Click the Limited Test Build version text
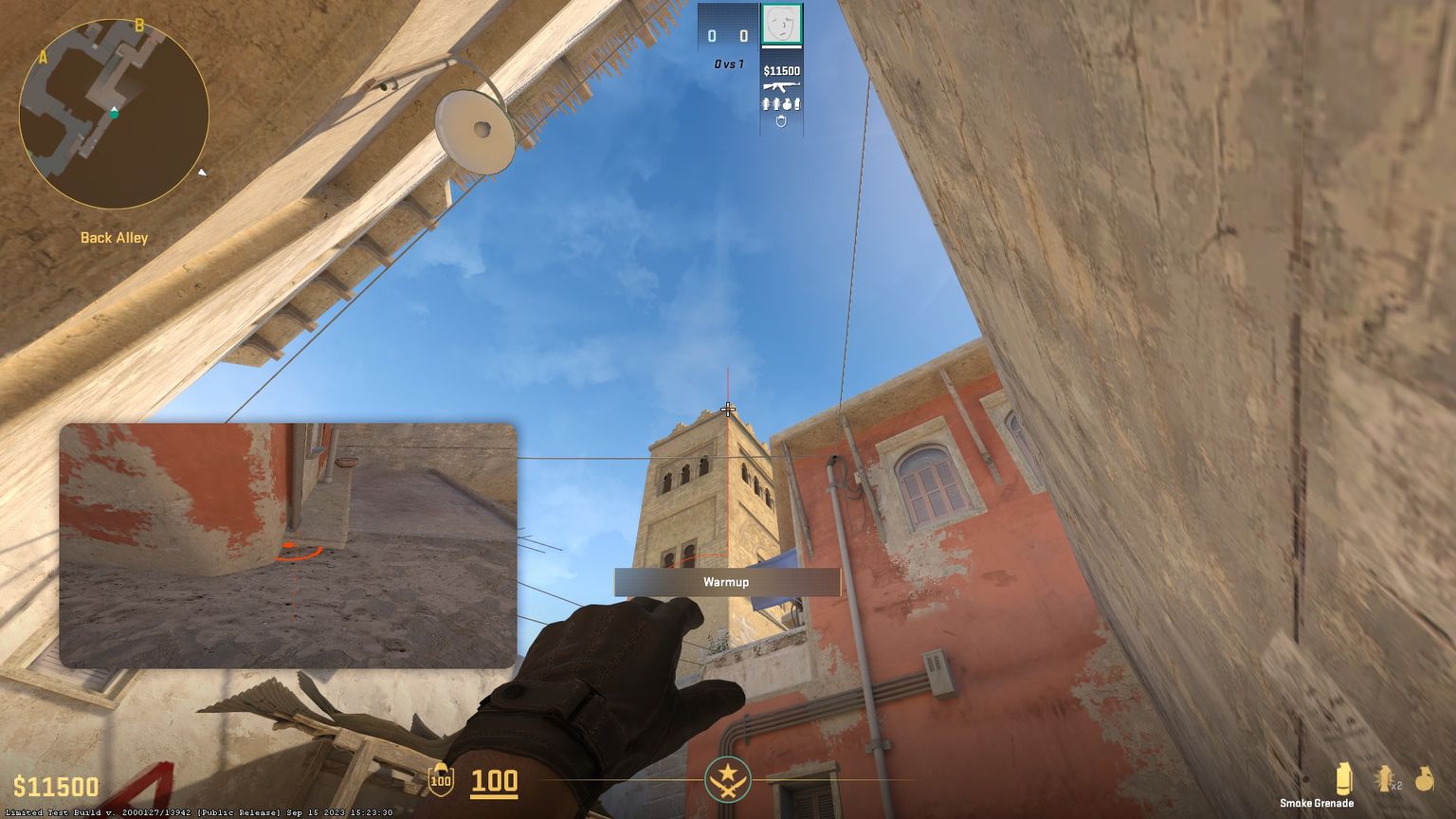 199,812
